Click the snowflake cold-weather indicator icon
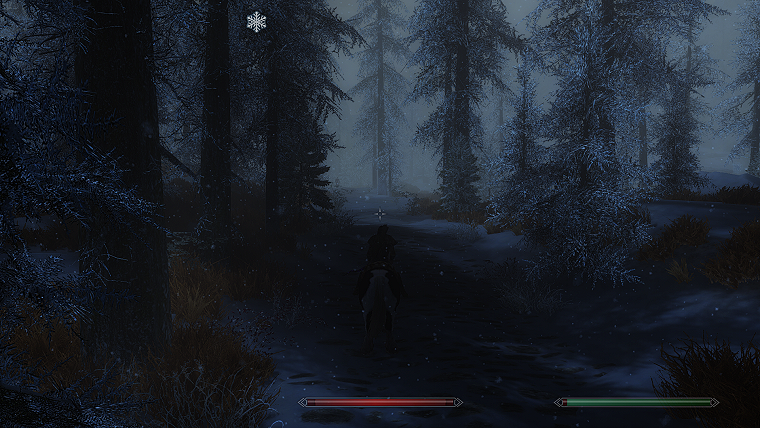 tap(257, 21)
